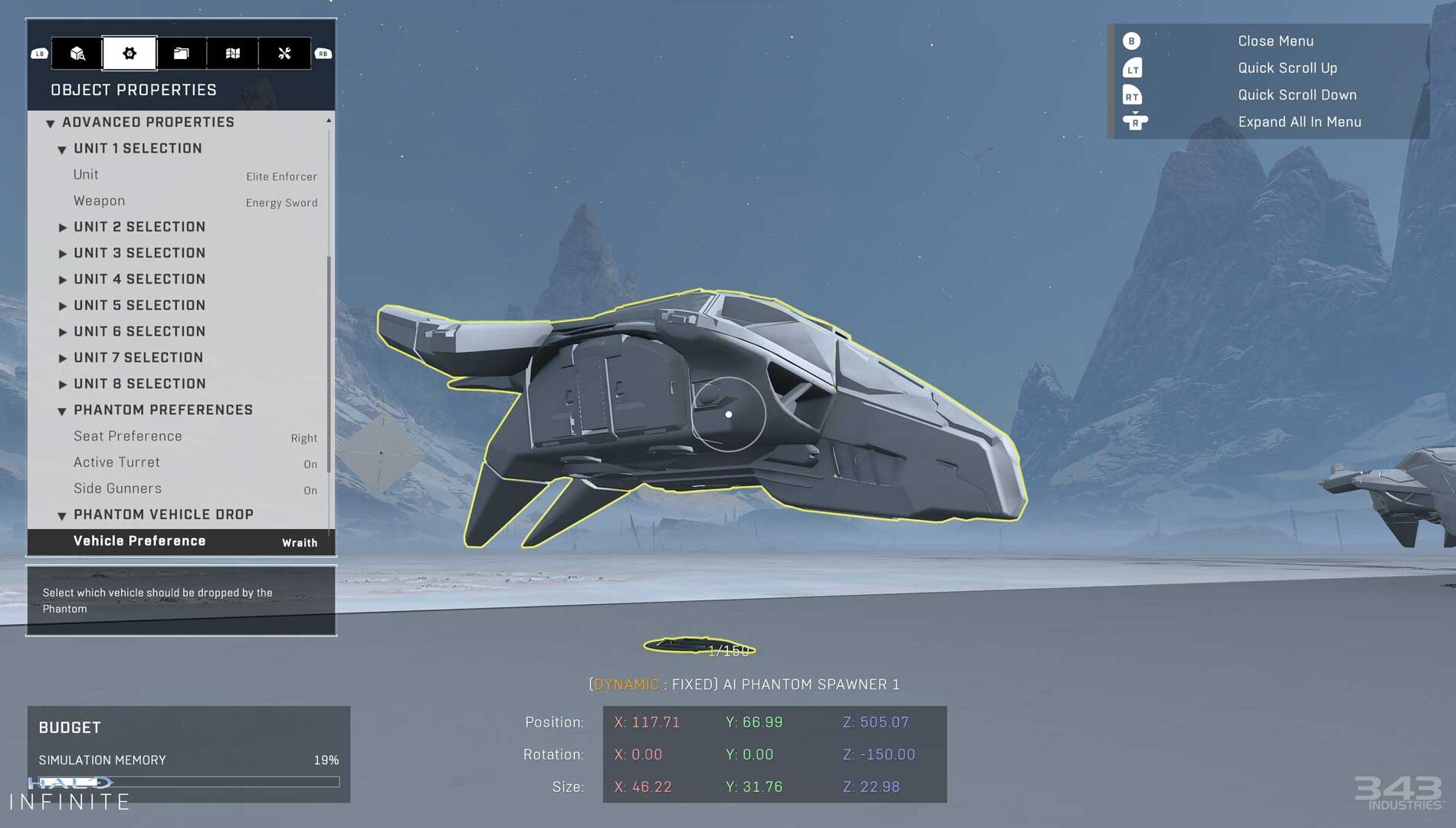Open the object browser cube tab
The height and width of the screenshot is (828, 1456).
point(77,53)
